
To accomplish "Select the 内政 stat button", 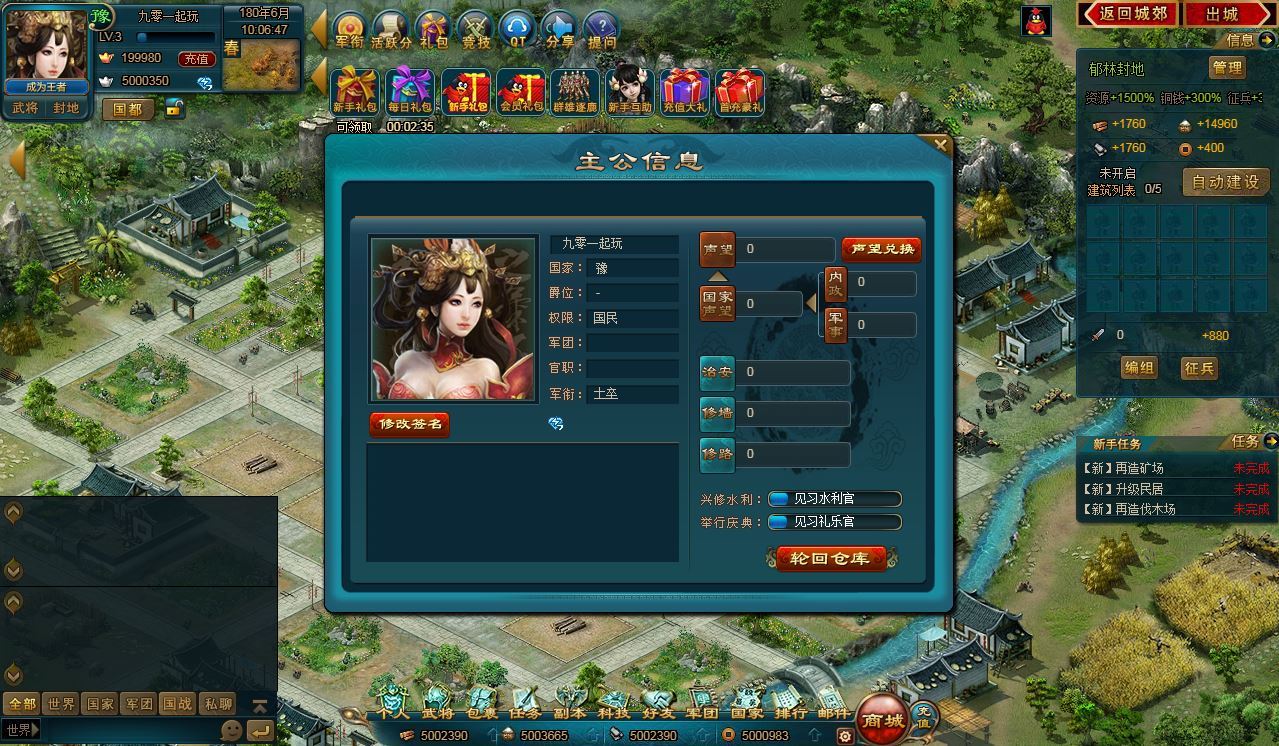I will 835,284.
